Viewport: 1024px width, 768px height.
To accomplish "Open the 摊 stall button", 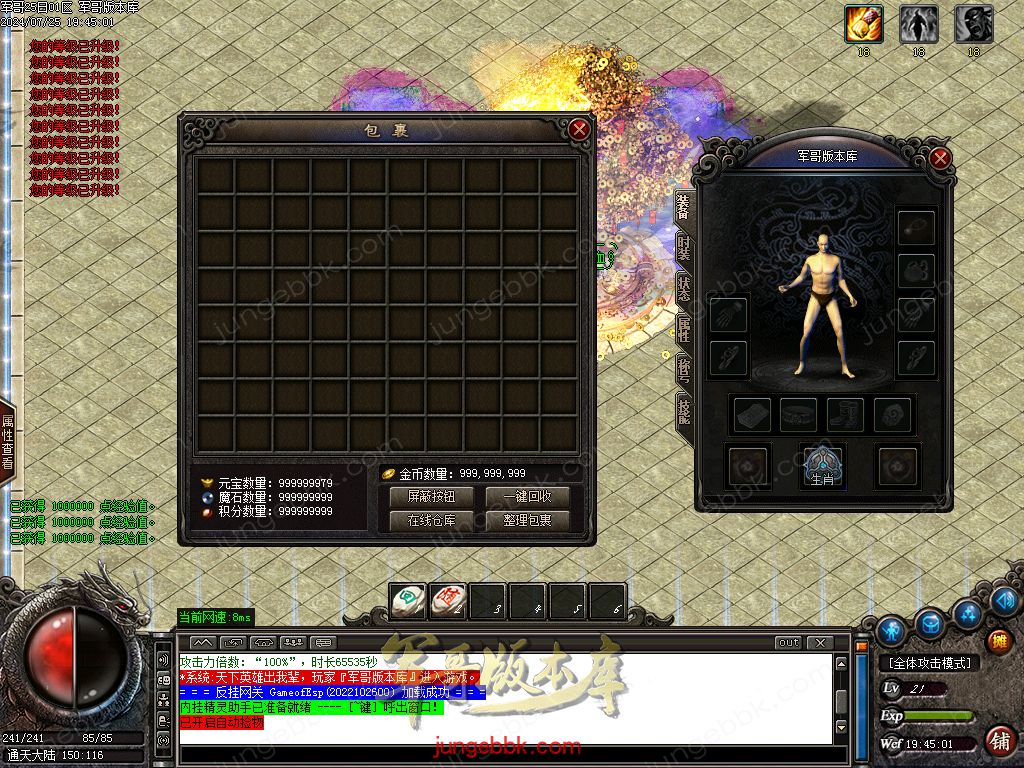I will pyautogui.click(x=998, y=641).
